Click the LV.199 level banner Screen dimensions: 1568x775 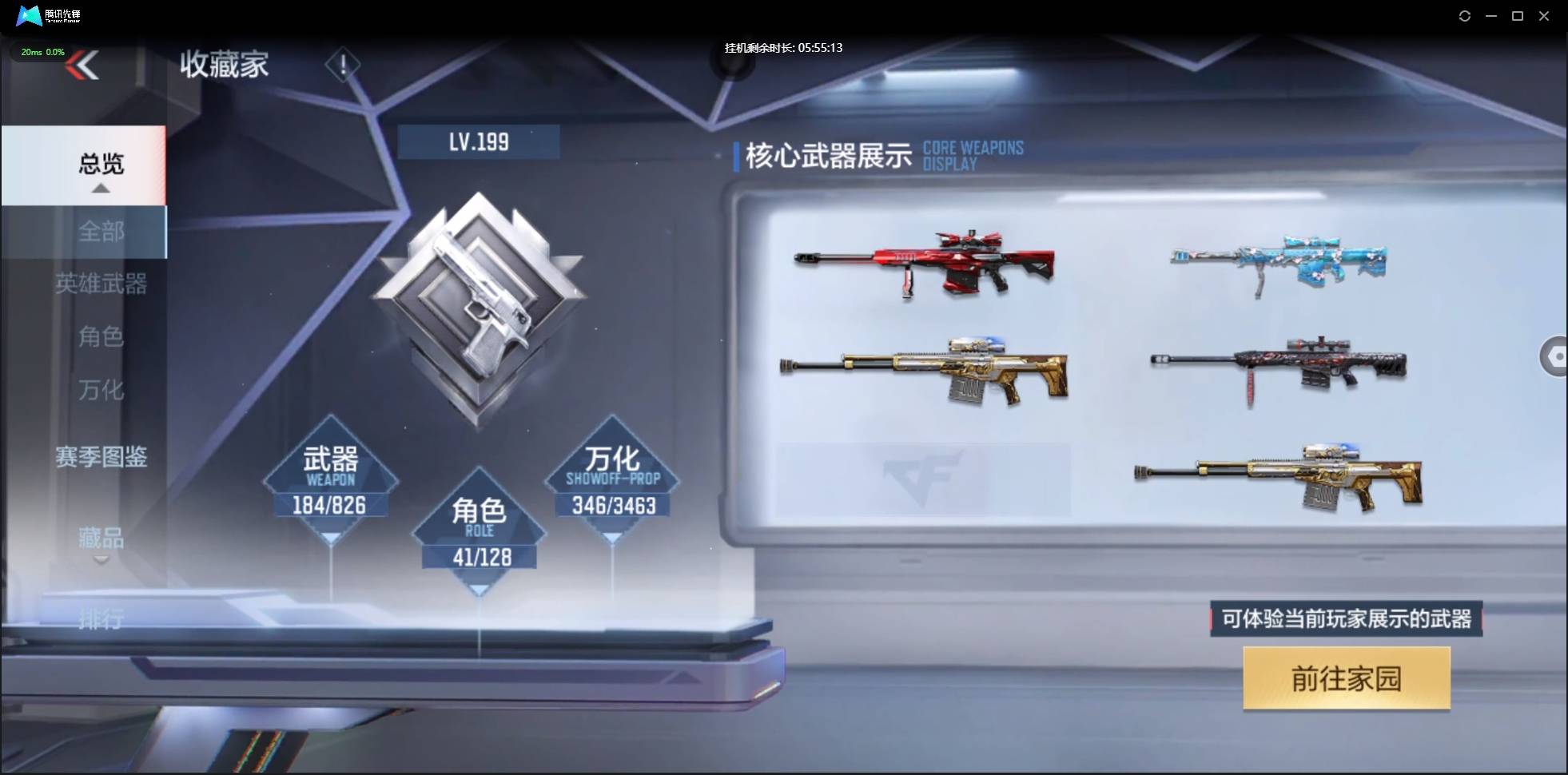(479, 141)
